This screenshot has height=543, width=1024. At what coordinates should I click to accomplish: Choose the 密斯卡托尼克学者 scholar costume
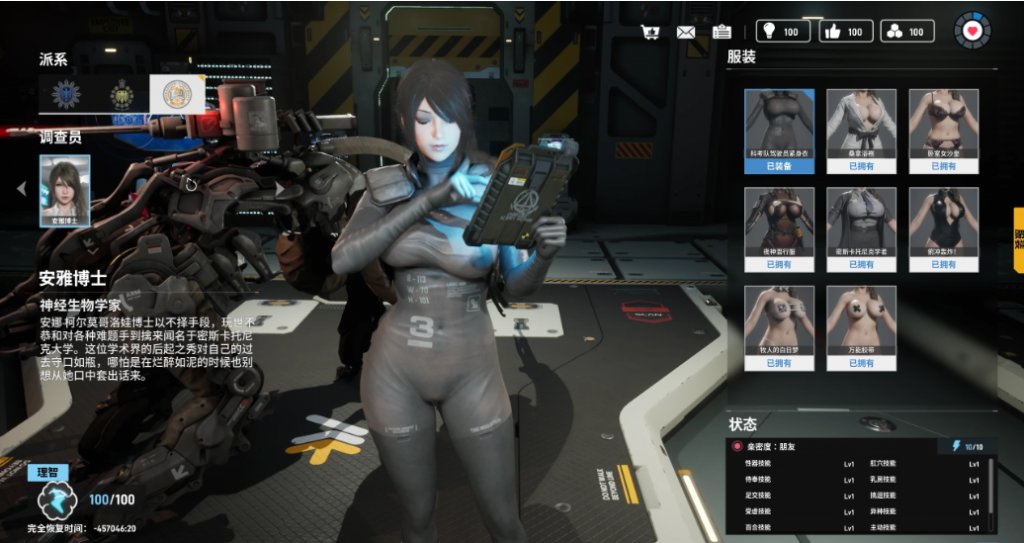pyautogui.click(x=861, y=229)
